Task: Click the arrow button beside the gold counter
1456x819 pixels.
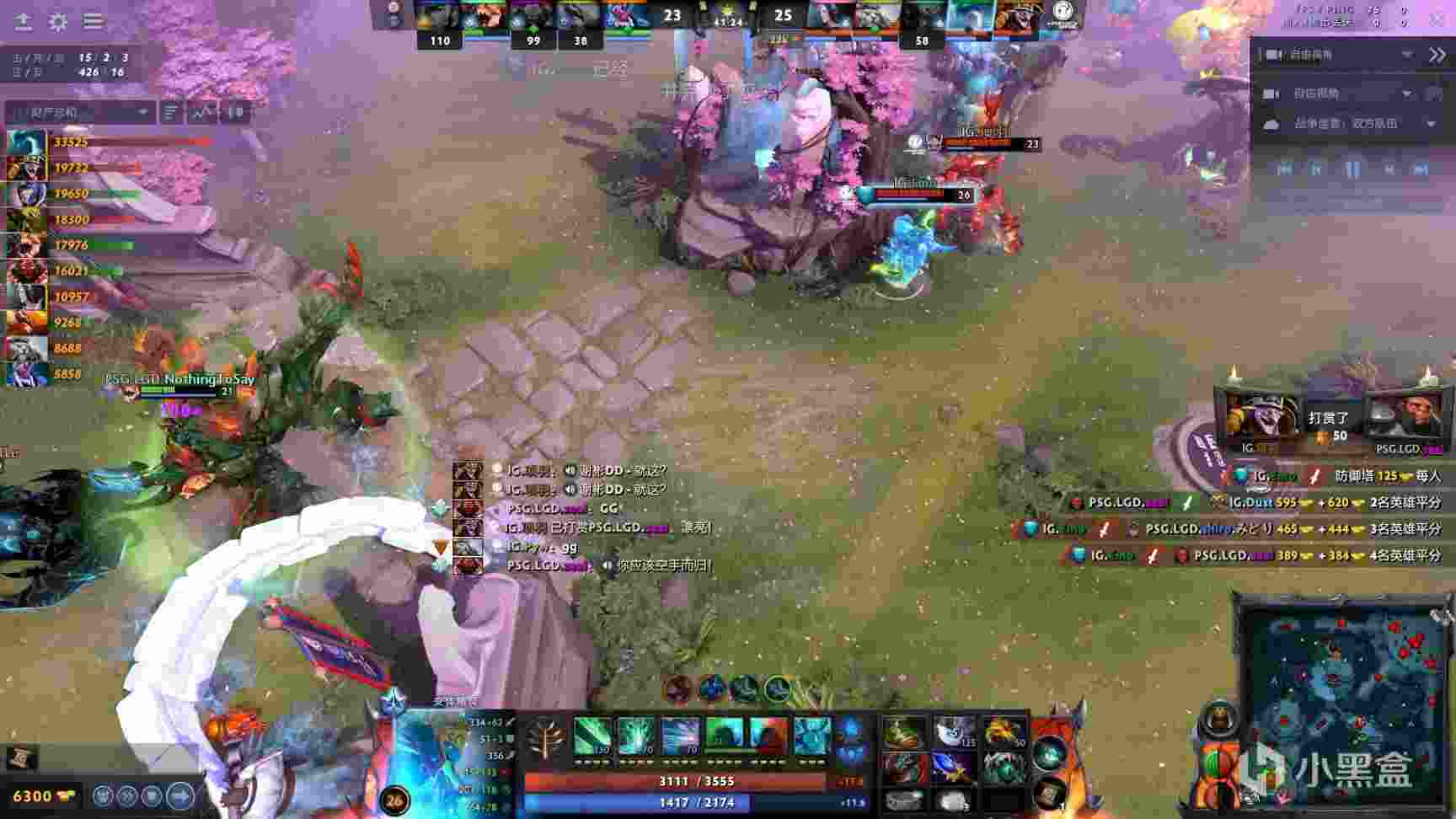Action: [179, 795]
